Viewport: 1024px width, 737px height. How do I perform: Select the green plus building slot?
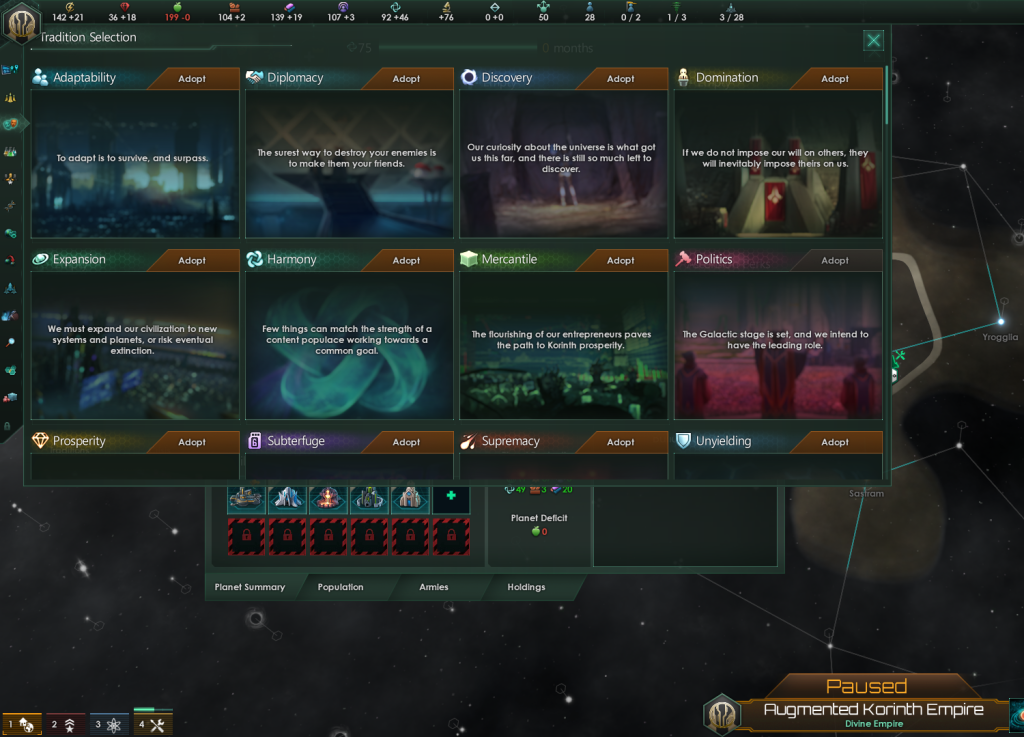pyautogui.click(x=451, y=497)
